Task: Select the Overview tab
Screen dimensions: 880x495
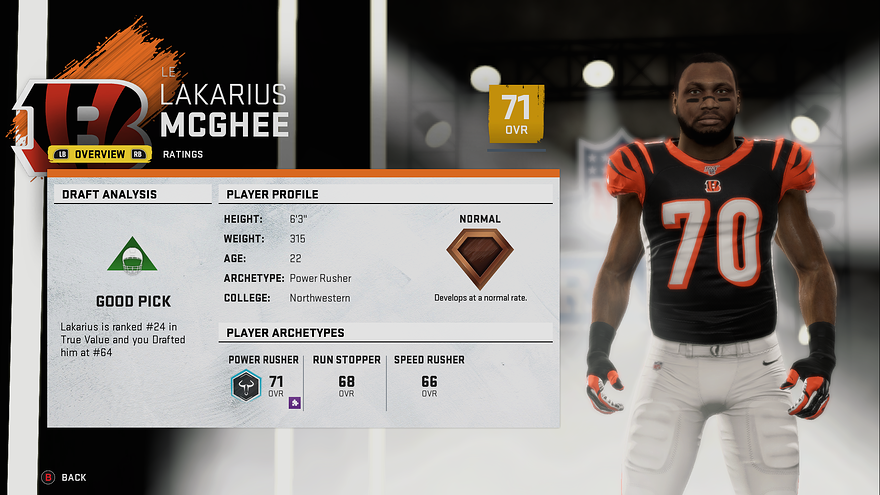Action: click(100, 154)
